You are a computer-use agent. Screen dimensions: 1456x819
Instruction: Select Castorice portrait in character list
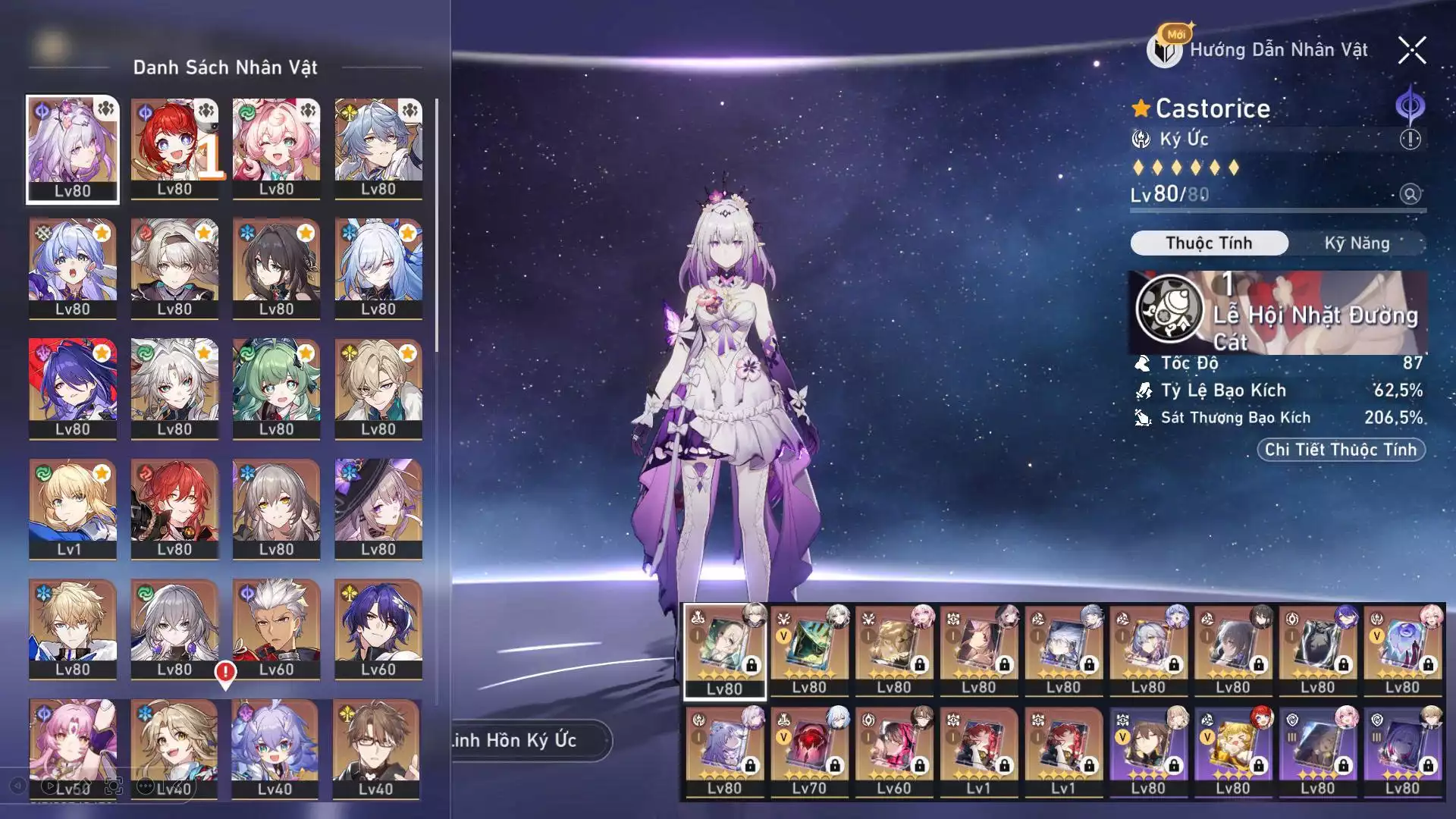73,149
